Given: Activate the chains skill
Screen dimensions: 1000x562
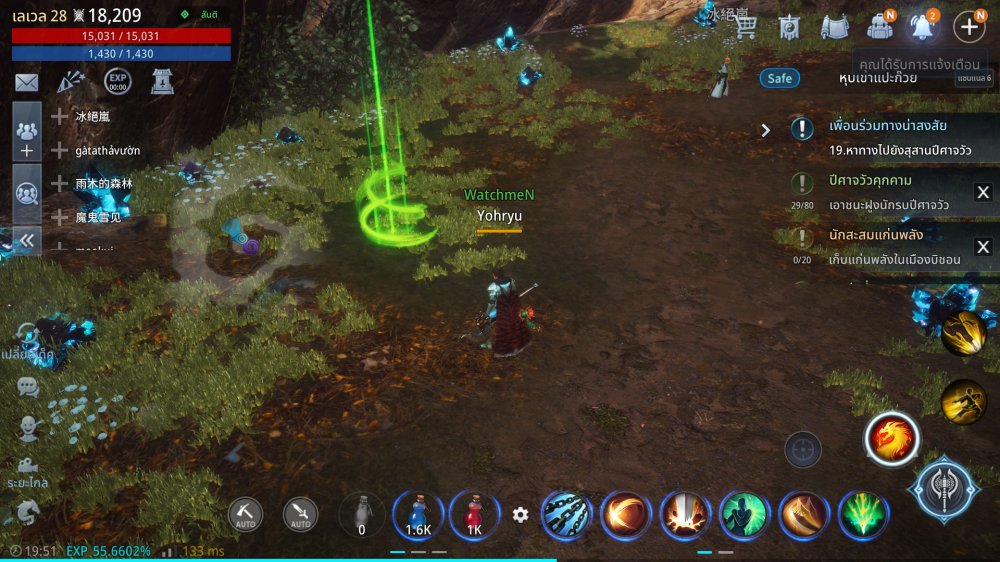Looking at the screenshot, I should [x=566, y=515].
